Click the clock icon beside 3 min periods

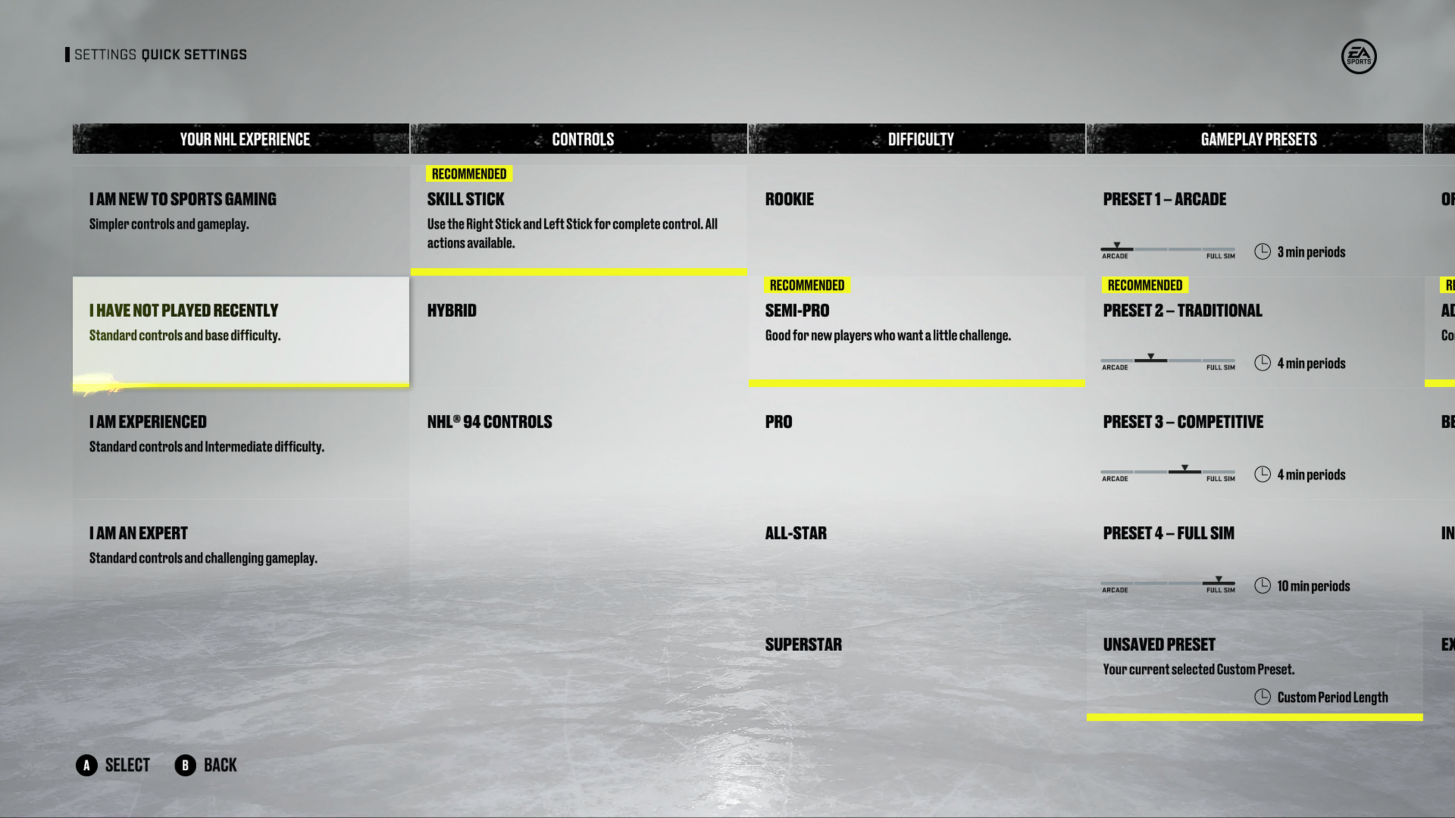(x=1261, y=251)
